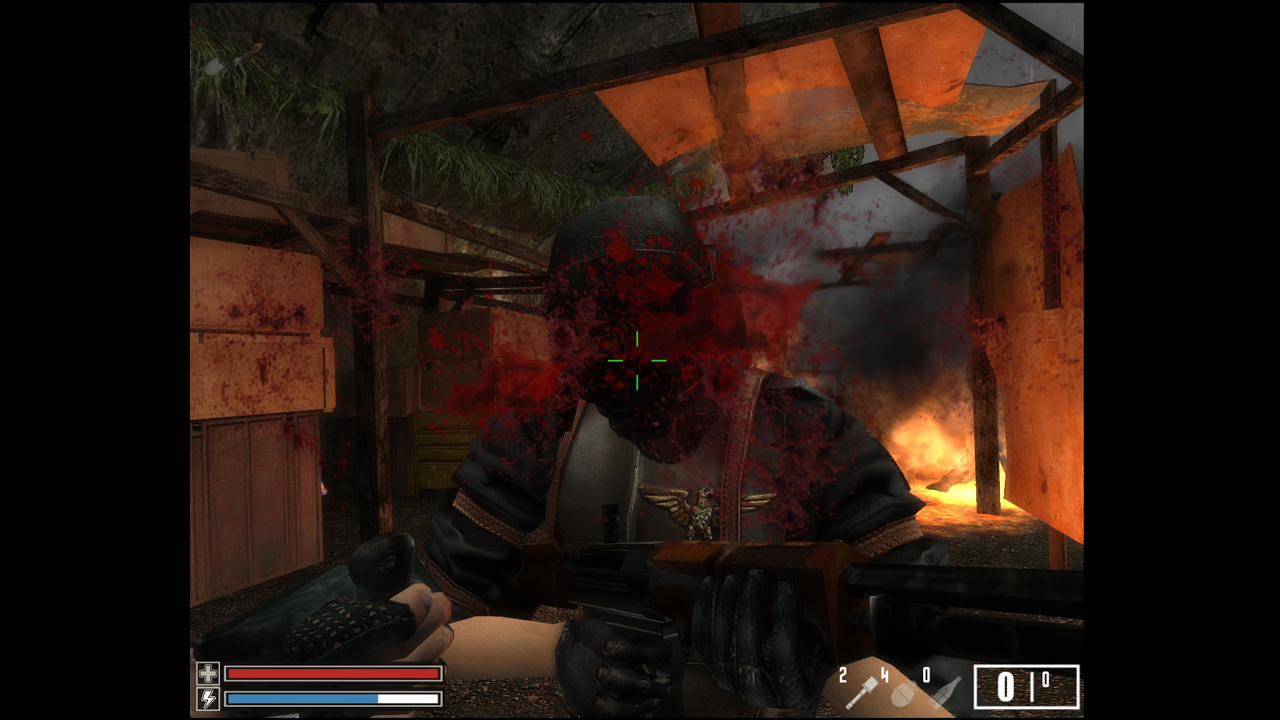Choose the egg-shaped hand grenade icon

tap(902, 693)
